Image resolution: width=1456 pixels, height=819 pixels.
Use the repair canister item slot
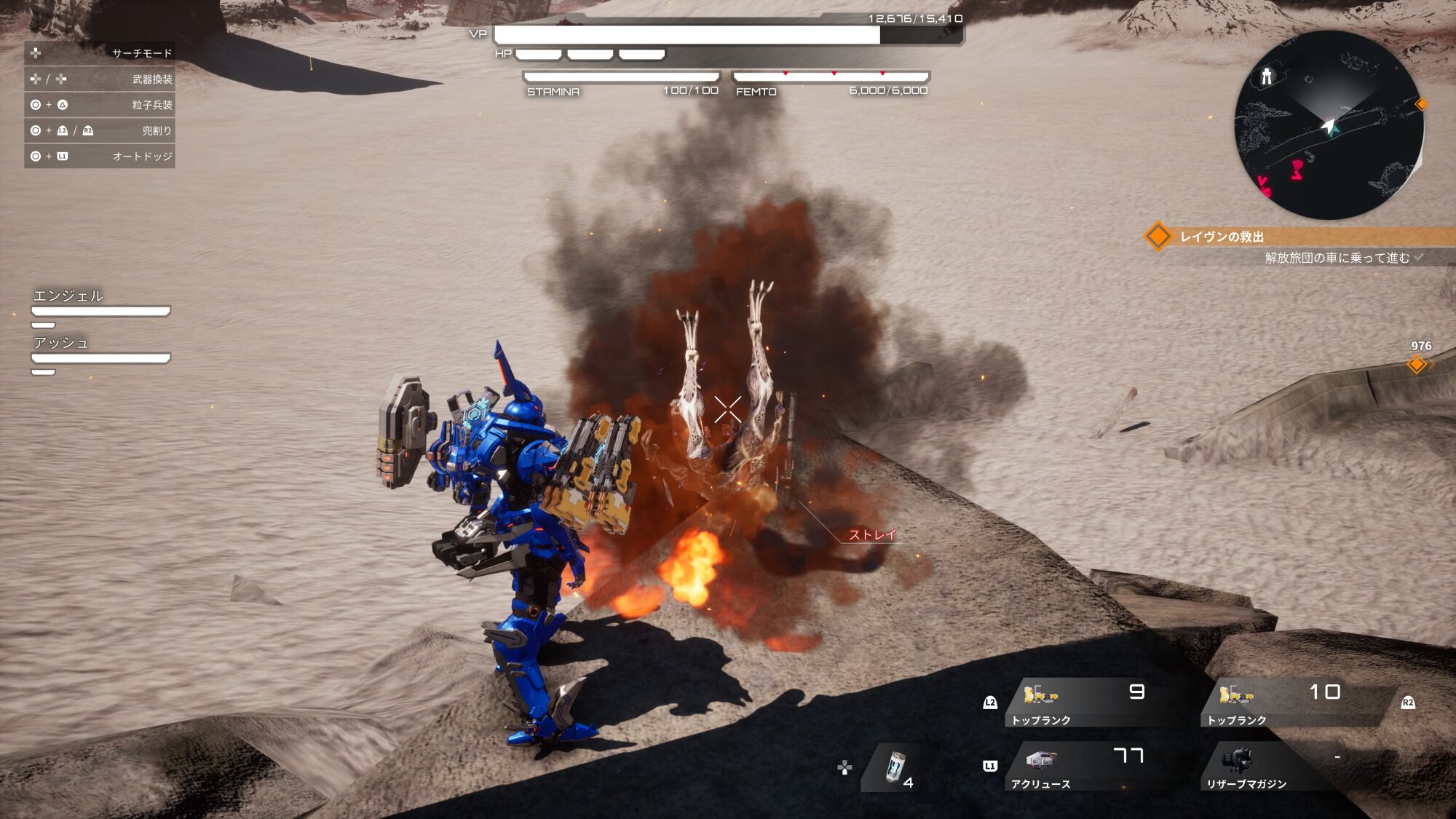(x=897, y=768)
